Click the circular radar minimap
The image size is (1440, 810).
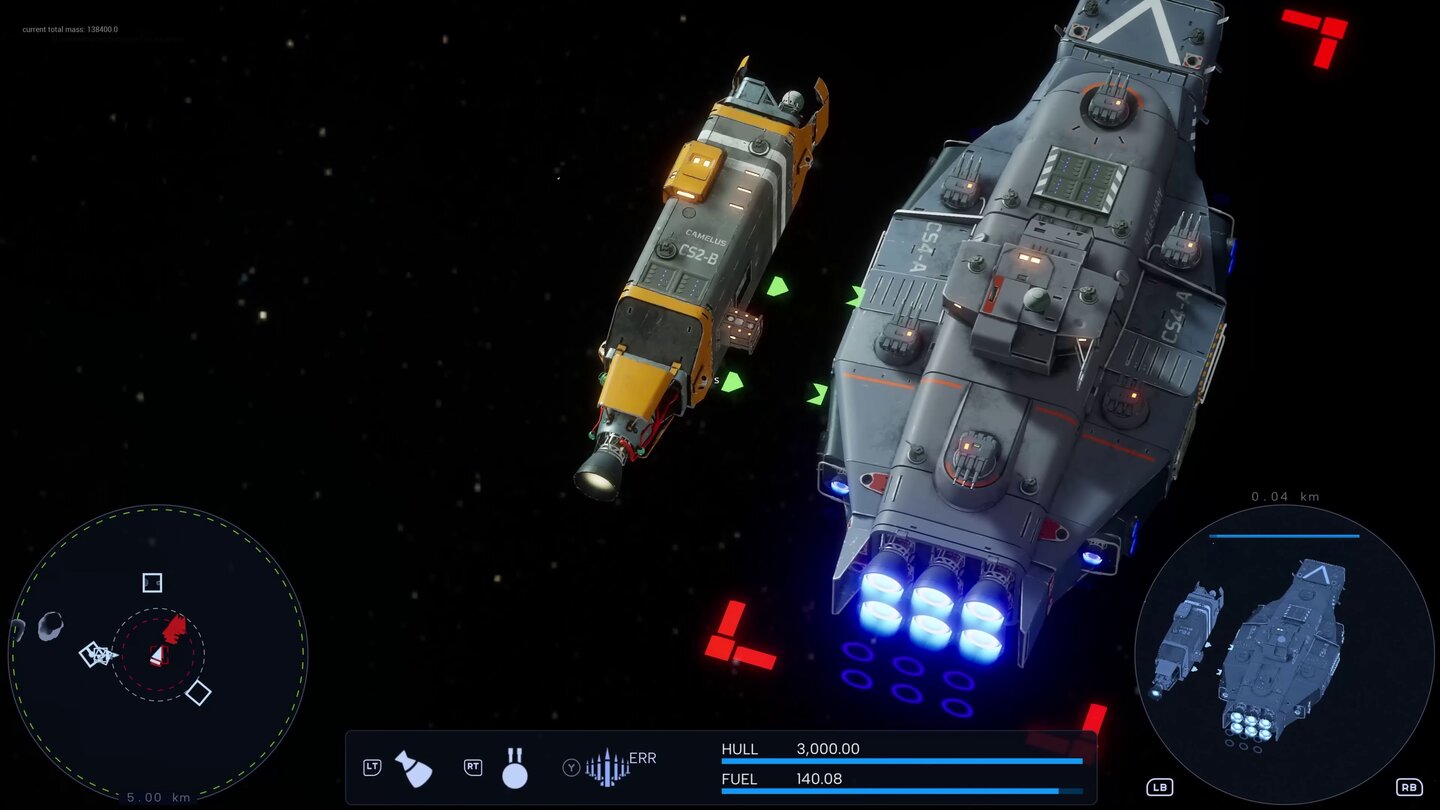tap(158, 654)
